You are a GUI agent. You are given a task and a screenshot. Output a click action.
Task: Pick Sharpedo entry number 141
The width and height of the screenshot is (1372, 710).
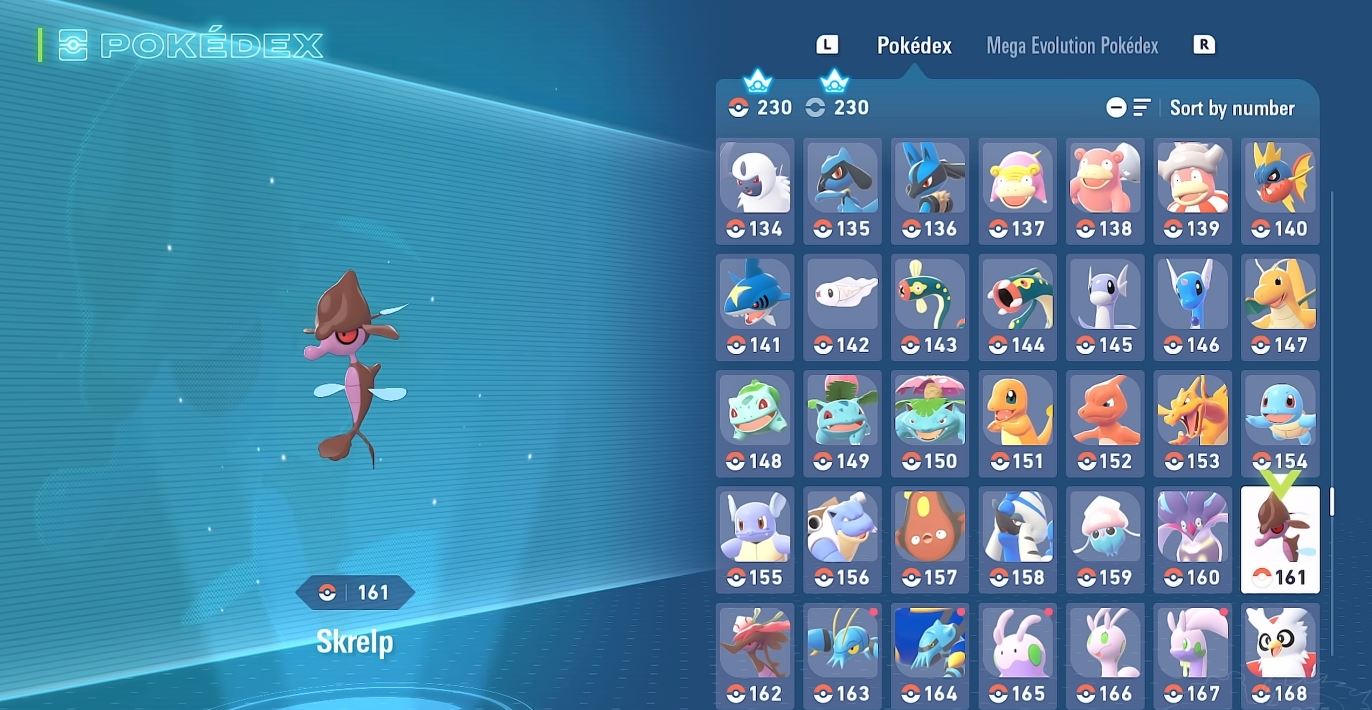[x=755, y=307]
